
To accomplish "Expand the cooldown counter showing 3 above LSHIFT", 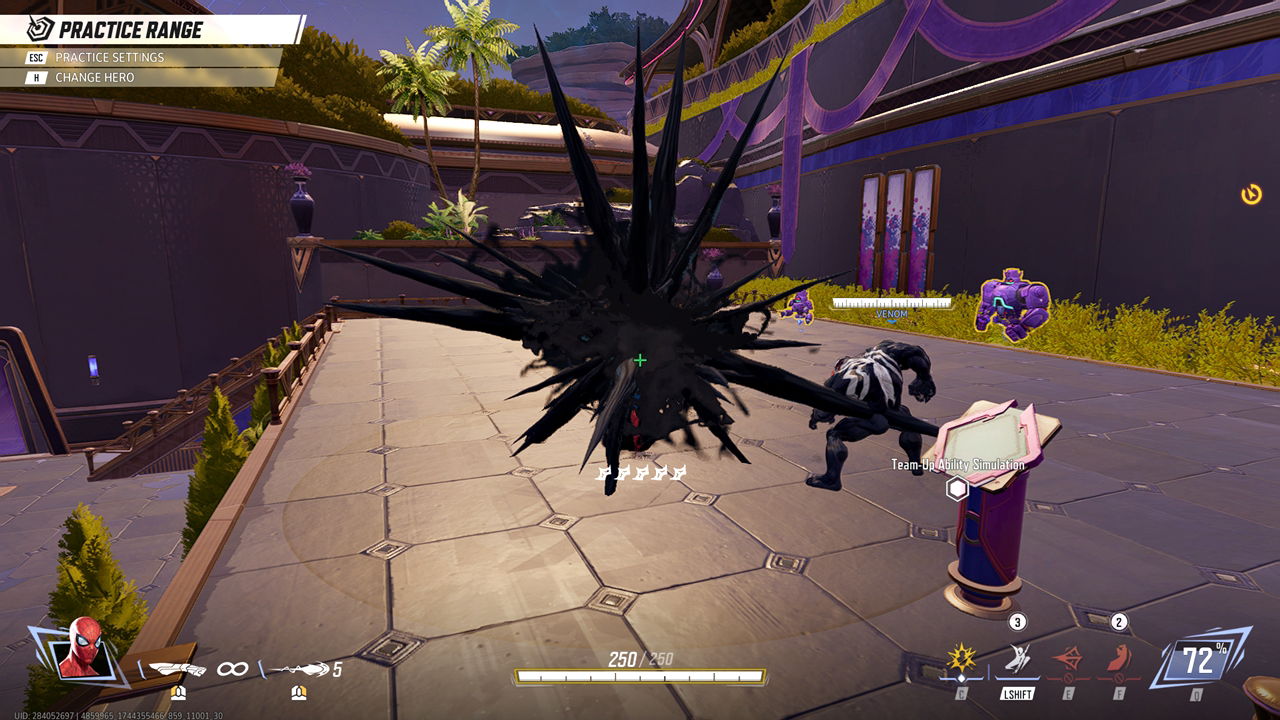I will tap(1016, 622).
